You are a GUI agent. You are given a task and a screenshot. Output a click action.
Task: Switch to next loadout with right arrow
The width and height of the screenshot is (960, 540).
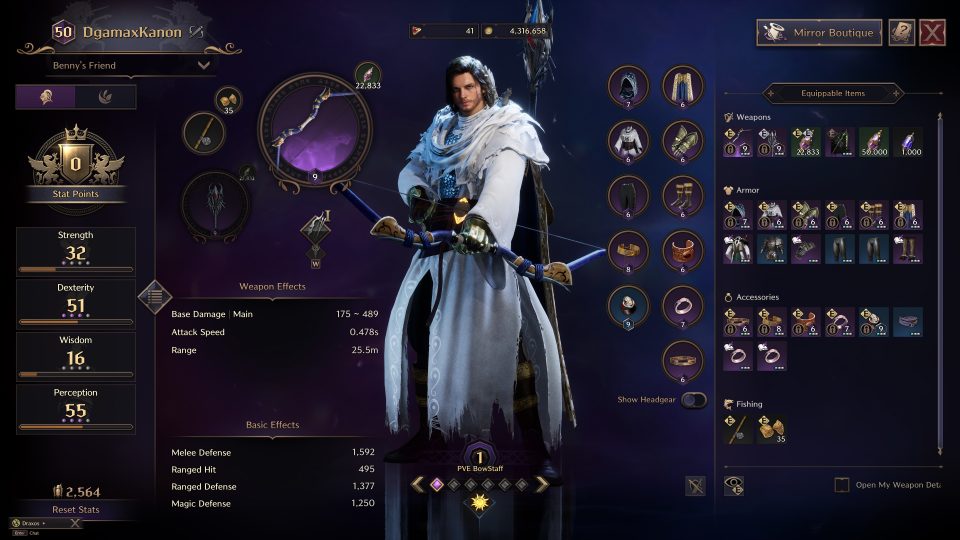(542, 484)
